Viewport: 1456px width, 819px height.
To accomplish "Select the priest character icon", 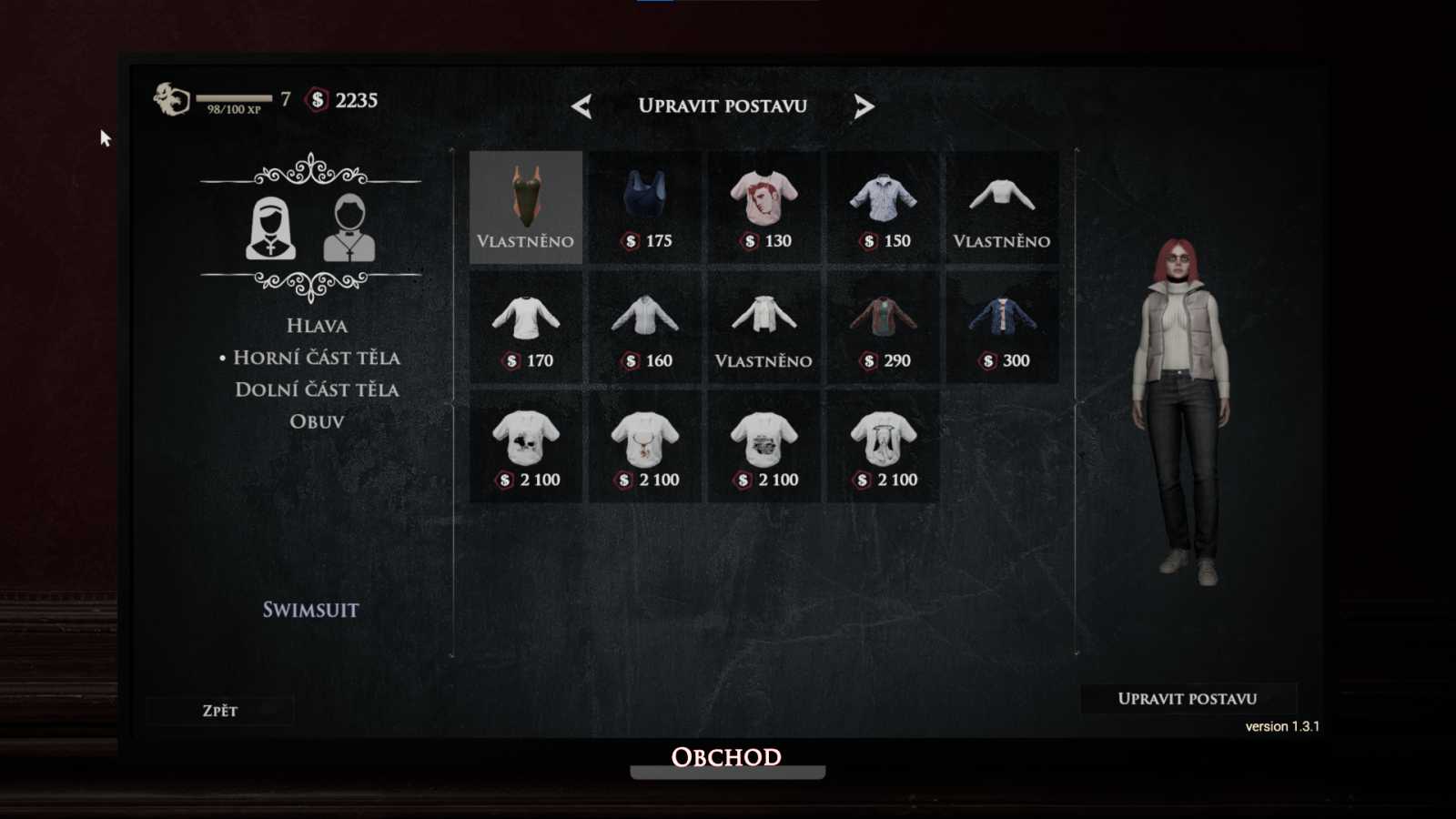I will tap(349, 229).
